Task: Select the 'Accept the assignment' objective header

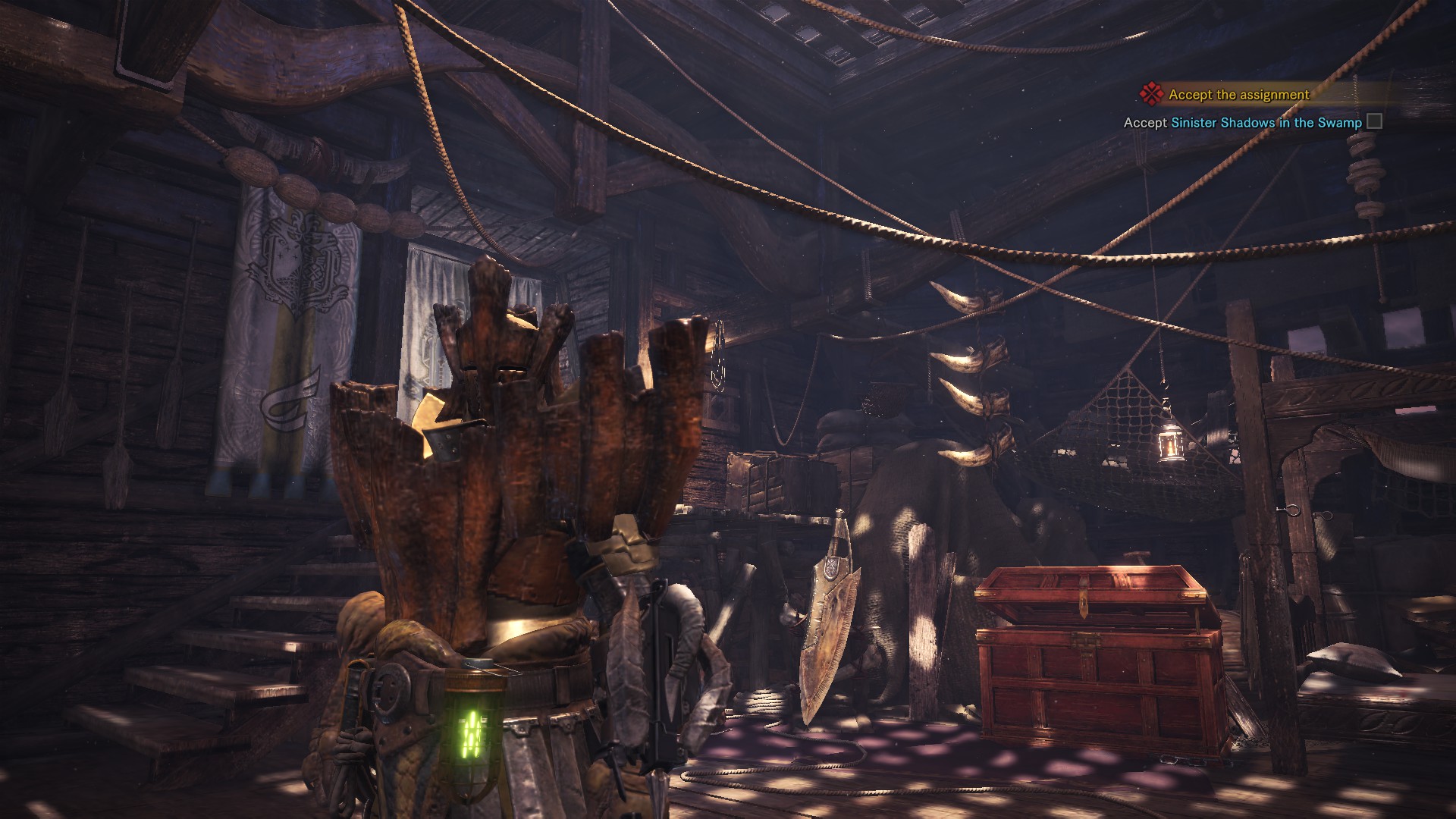Action: point(1238,95)
